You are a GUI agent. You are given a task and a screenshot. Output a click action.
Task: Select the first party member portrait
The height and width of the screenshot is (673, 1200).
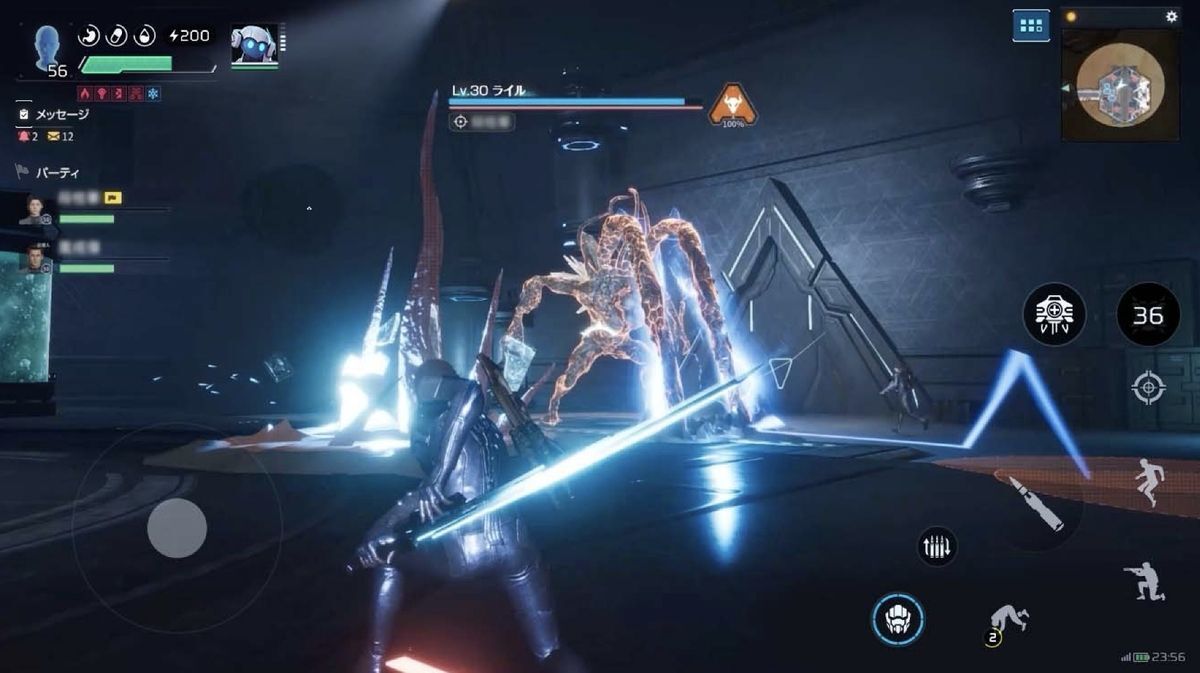point(34,210)
